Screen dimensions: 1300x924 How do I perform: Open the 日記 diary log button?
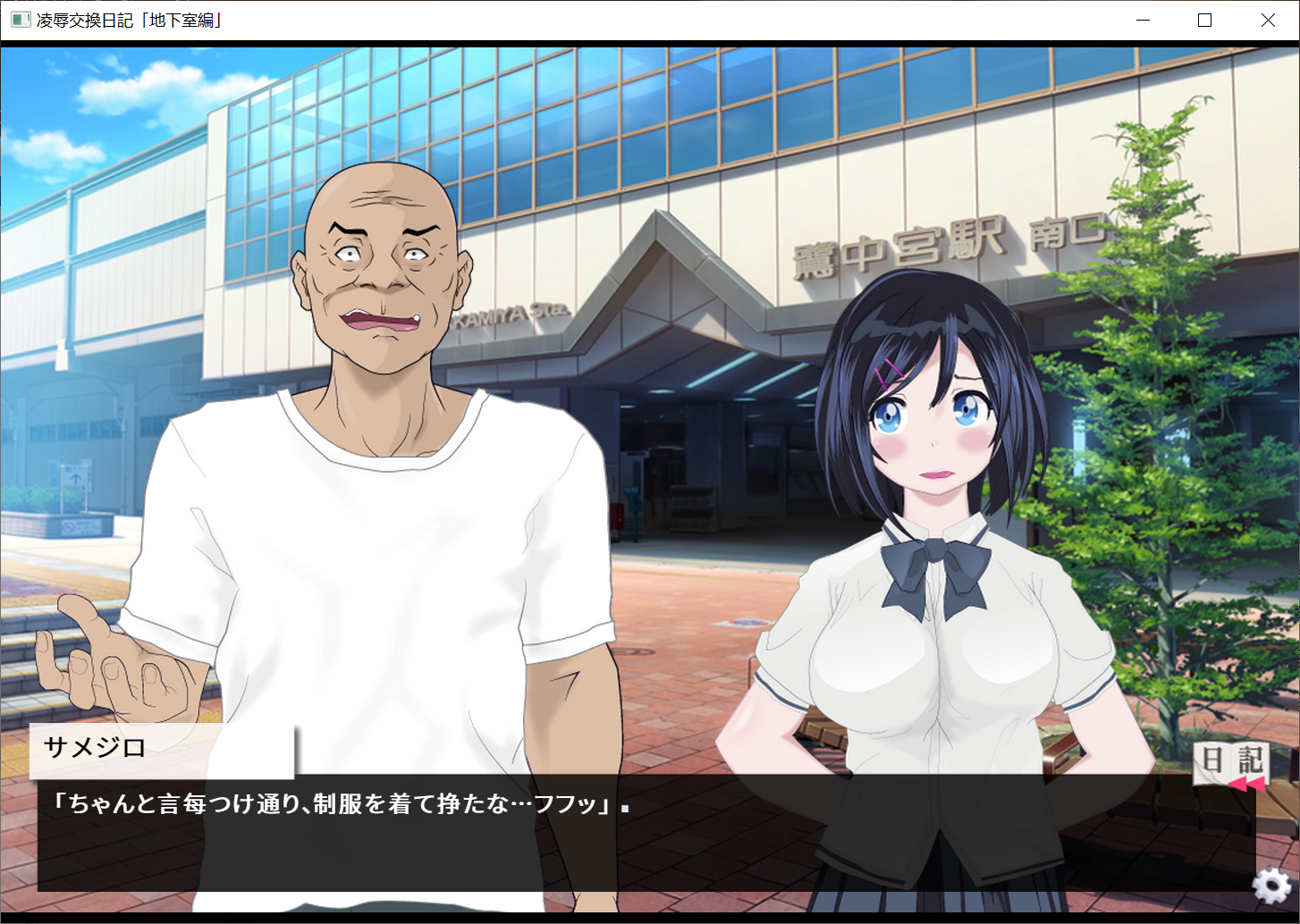[1231, 761]
